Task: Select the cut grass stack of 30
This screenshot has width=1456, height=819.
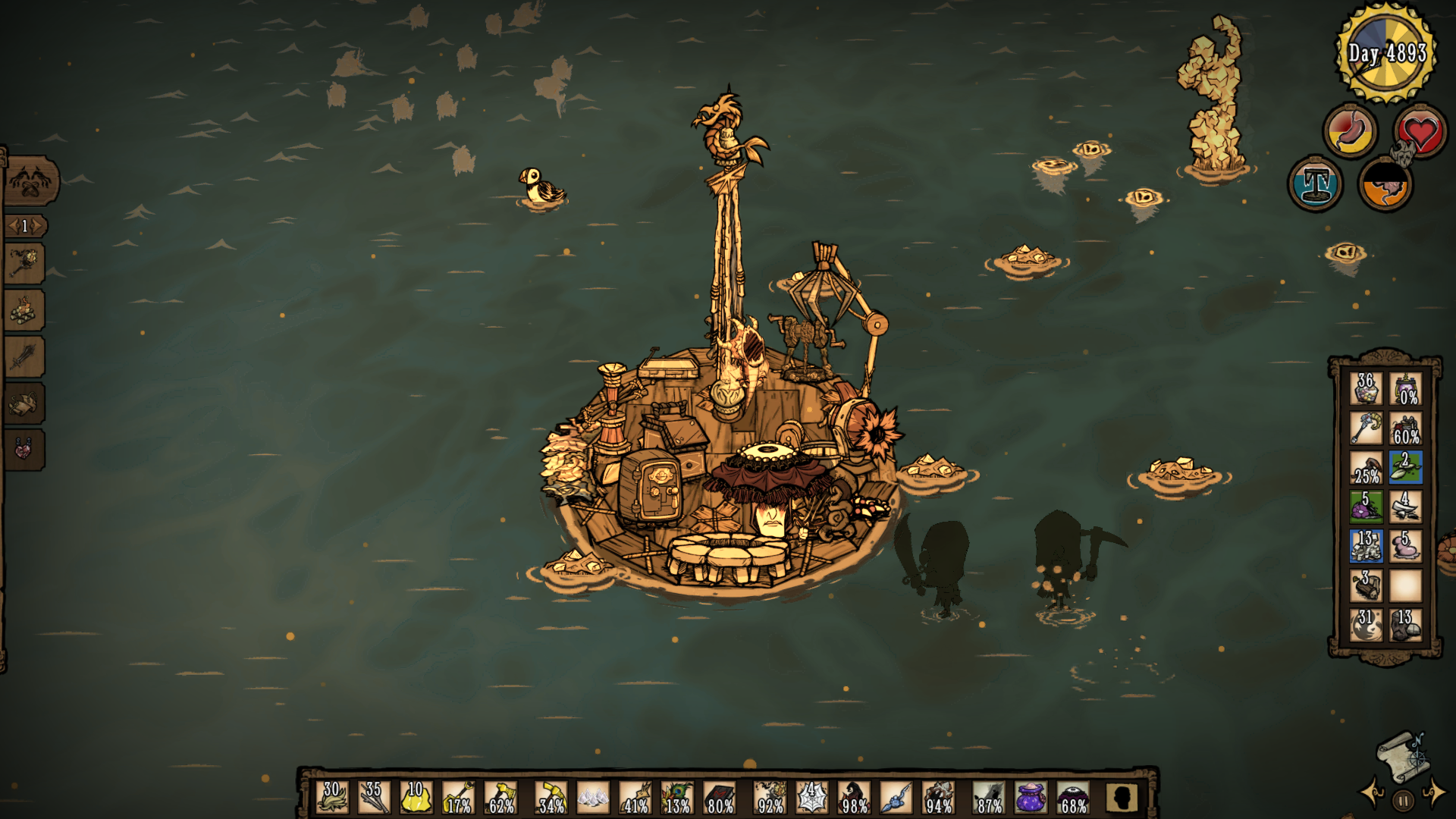Action: pyautogui.click(x=332, y=797)
